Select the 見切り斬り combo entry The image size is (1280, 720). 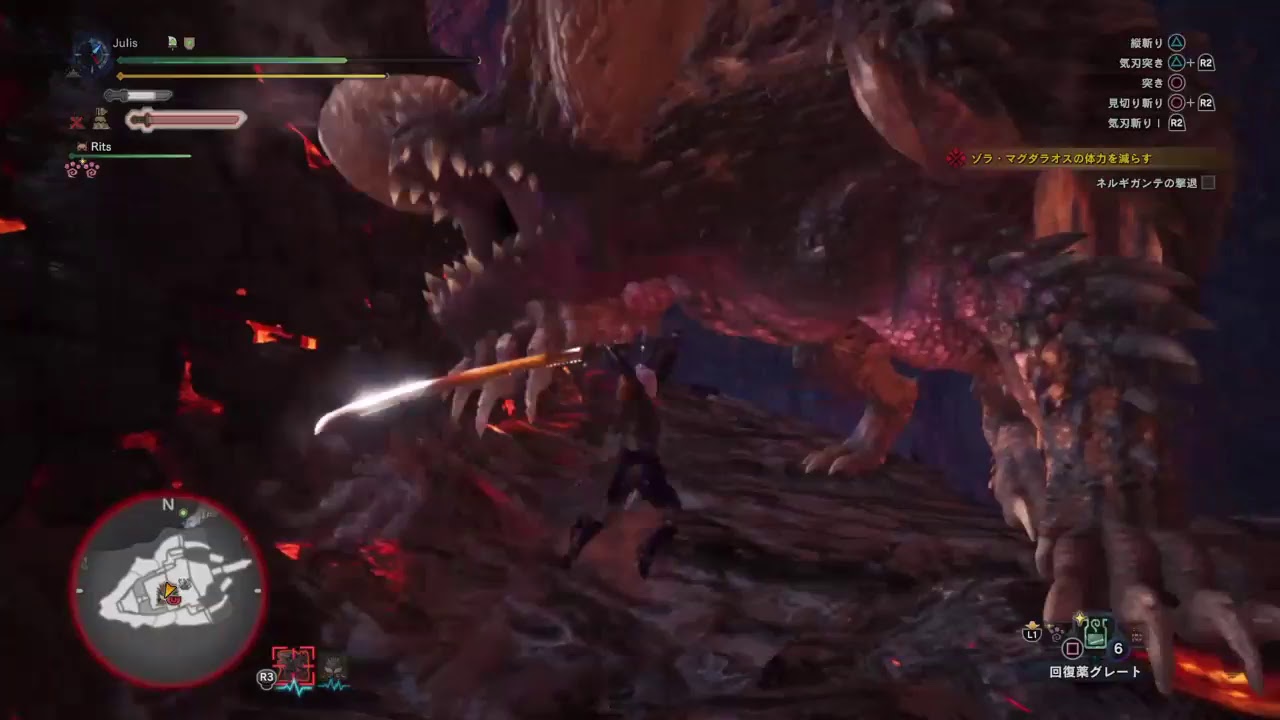(1135, 102)
